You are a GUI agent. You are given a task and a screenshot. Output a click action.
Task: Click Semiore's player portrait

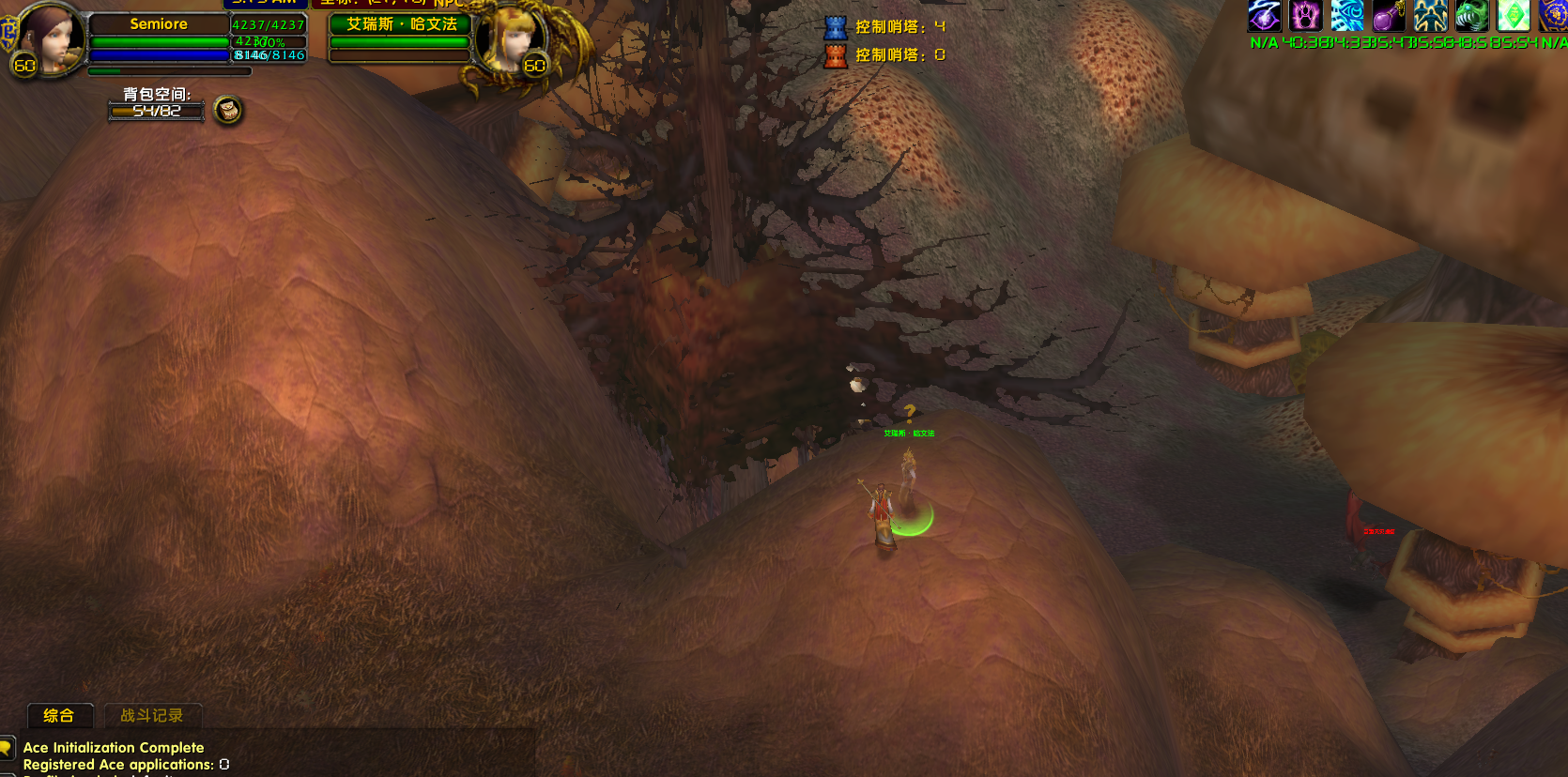point(50,38)
